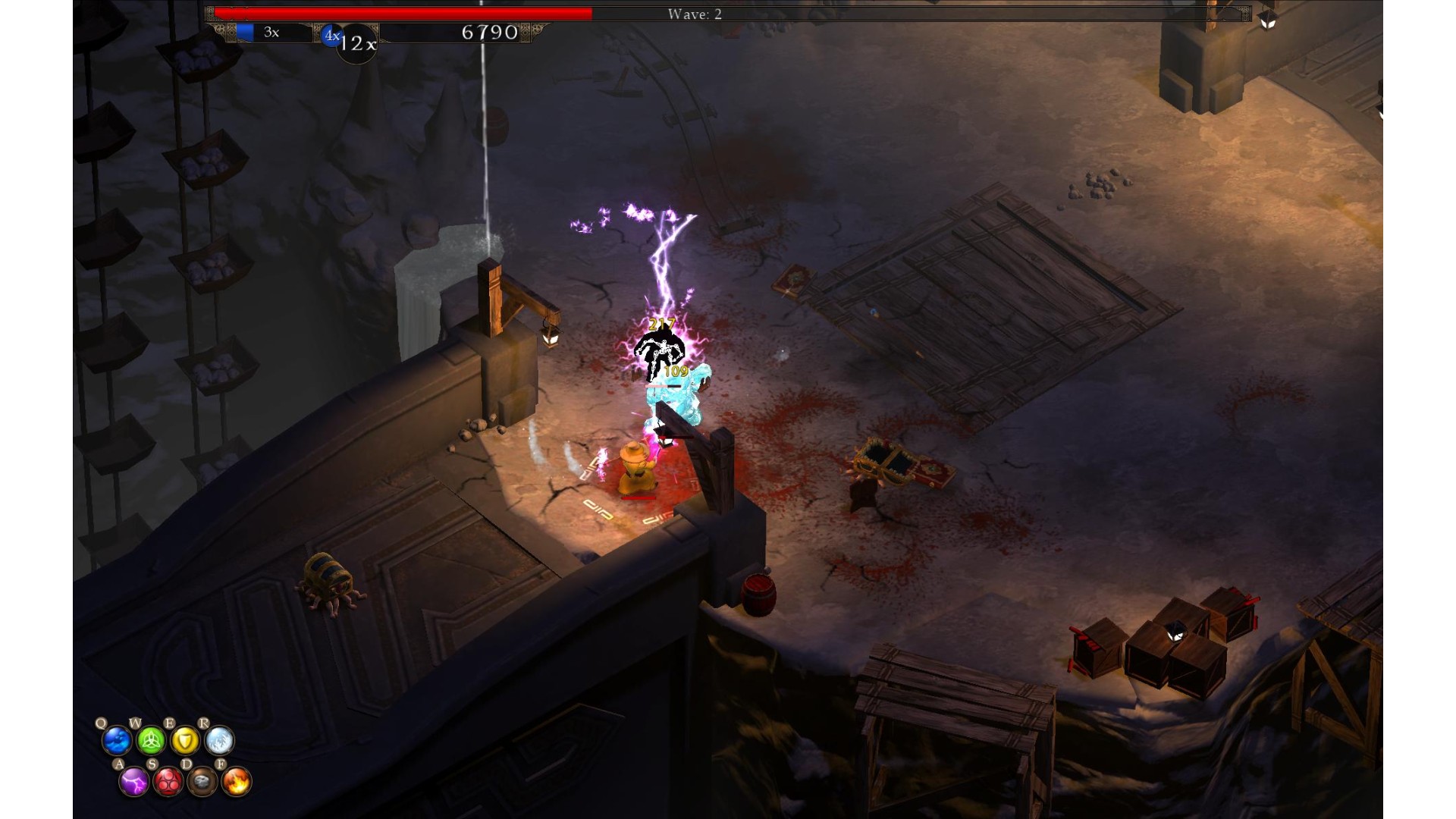Viewport: 1456px width, 819px height.
Task: Select the red Arcane element orb
Action: 168,781
